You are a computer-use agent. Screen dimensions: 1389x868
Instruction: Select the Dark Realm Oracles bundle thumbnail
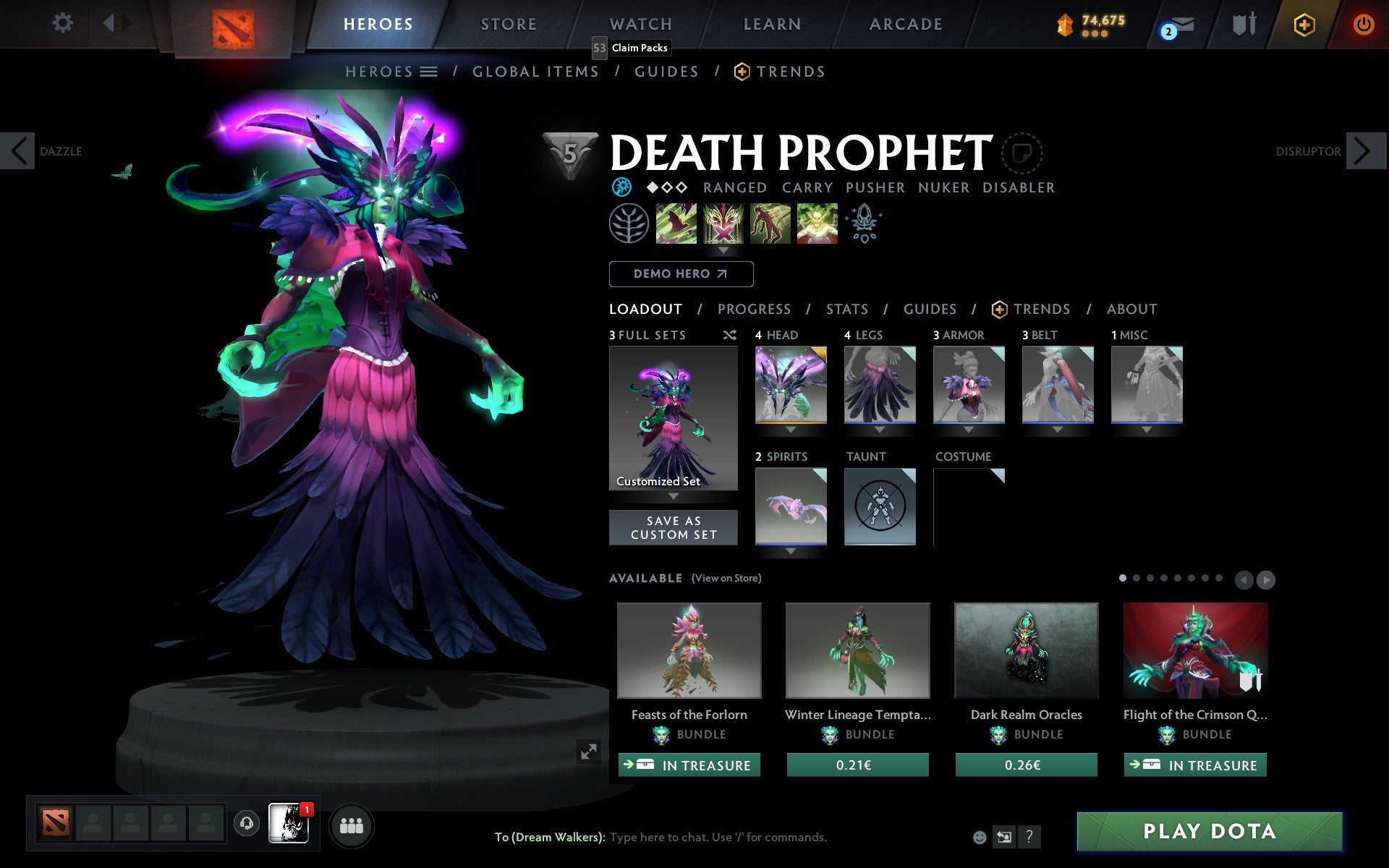(x=1025, y=650)
